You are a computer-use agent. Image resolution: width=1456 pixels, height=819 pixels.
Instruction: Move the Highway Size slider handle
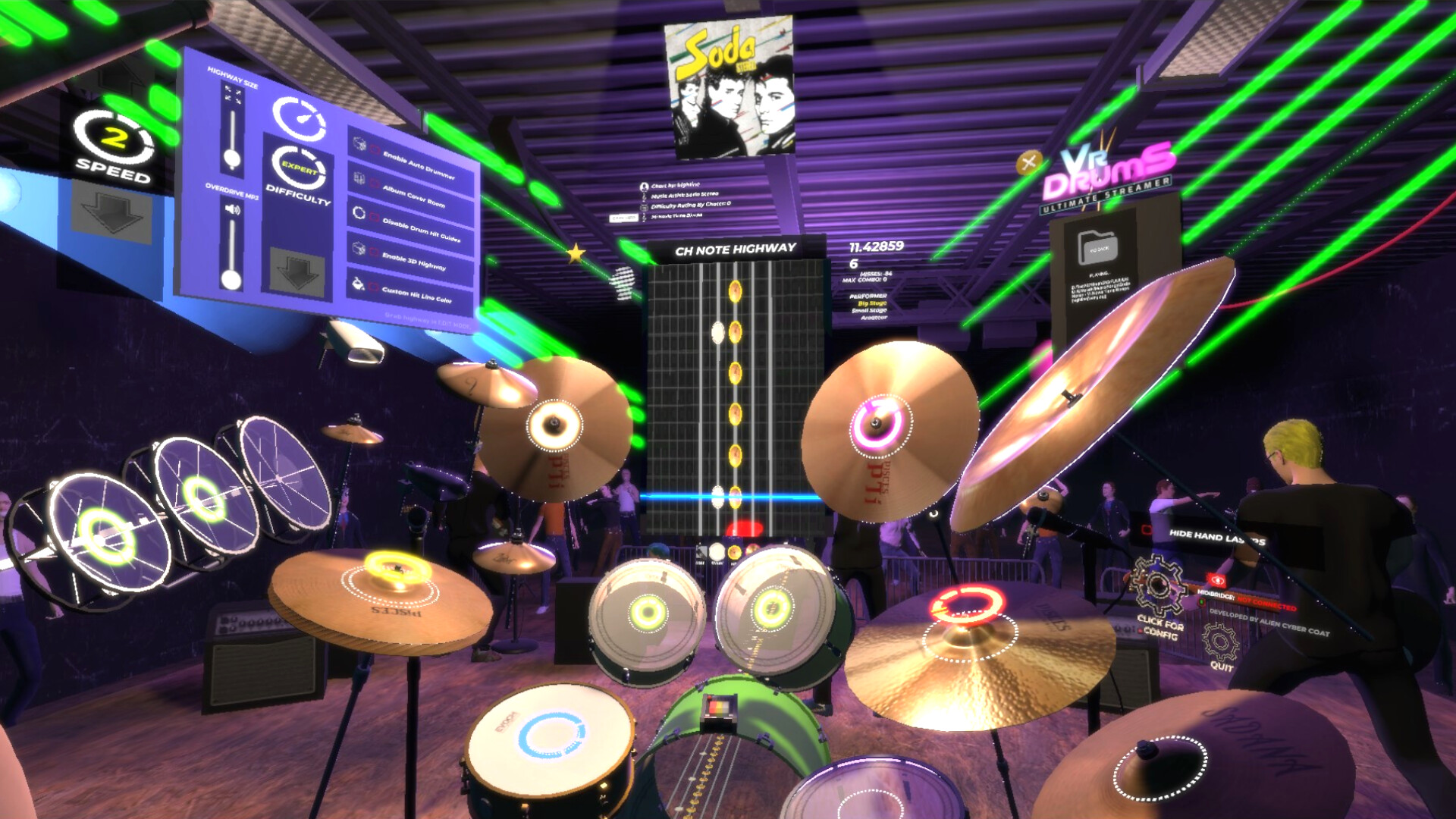[x=233, y=157]
